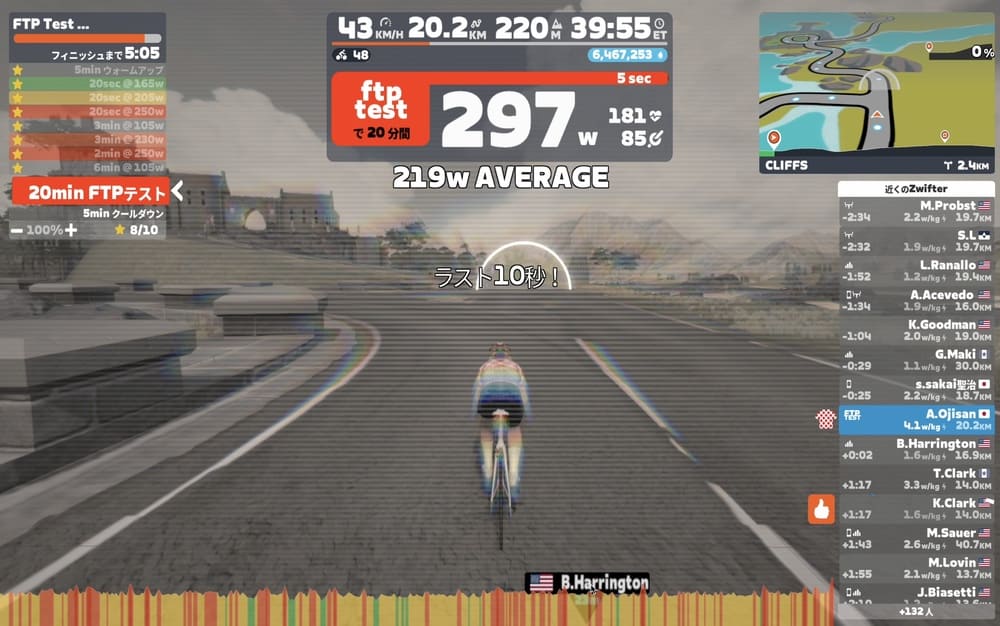The image size is (1000, 626).
Task: Pick G.Maki from the rider list
Action: coord(916,360)
